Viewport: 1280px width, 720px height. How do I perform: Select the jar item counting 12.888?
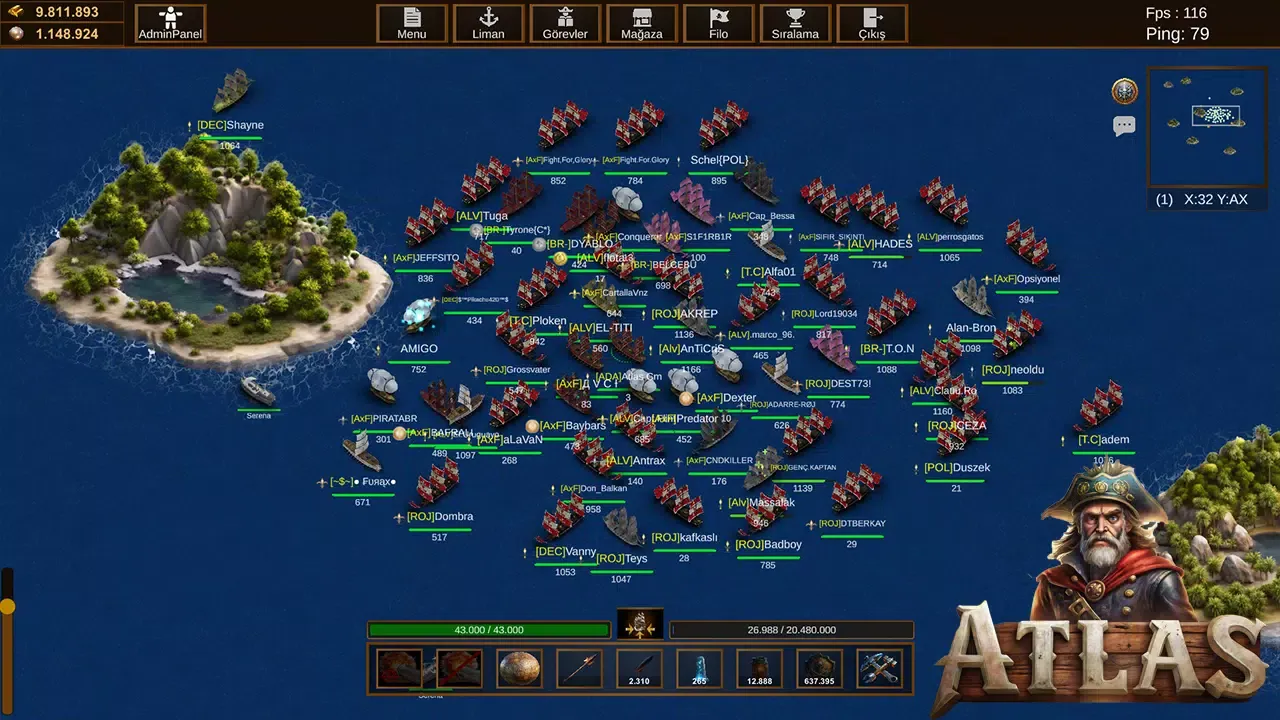(x=758, y=668)
